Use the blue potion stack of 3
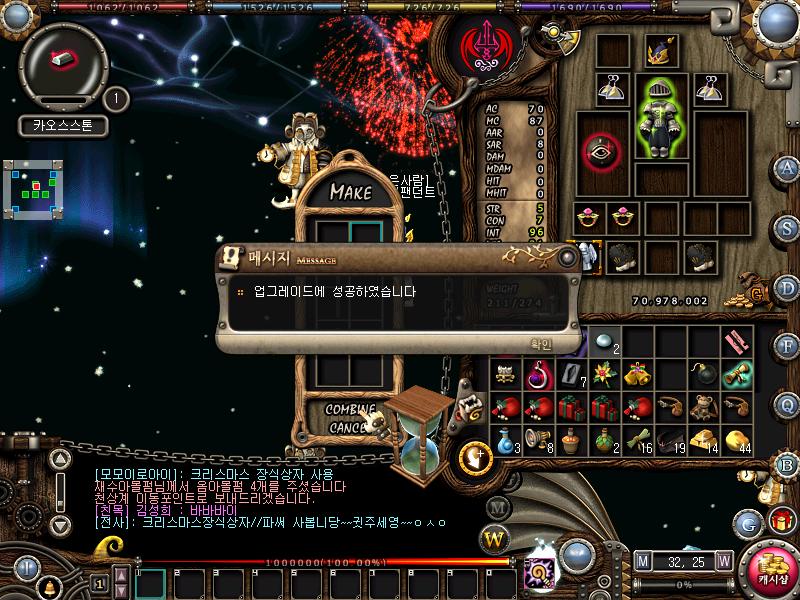This screenshot has height=600, width=800. pos(506,440)
